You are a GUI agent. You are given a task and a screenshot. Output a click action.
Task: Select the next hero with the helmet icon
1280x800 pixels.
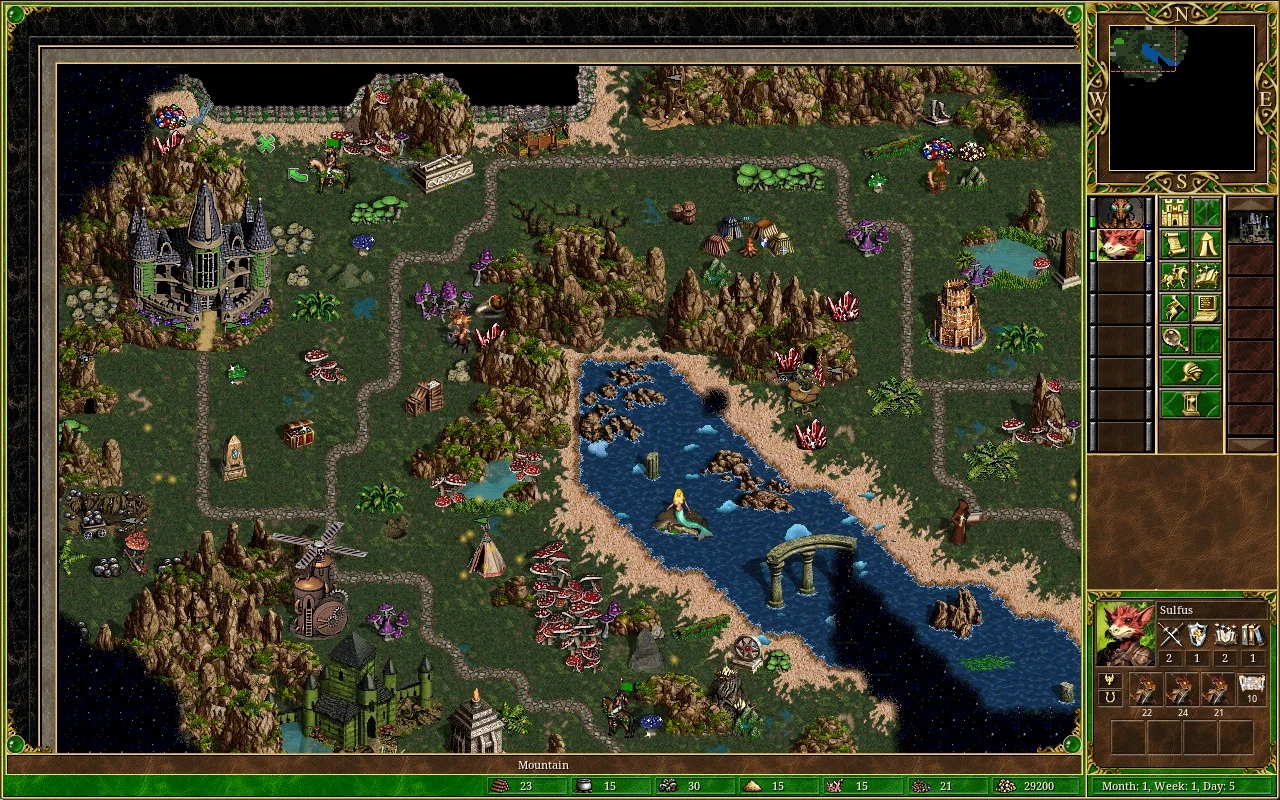1190,371
